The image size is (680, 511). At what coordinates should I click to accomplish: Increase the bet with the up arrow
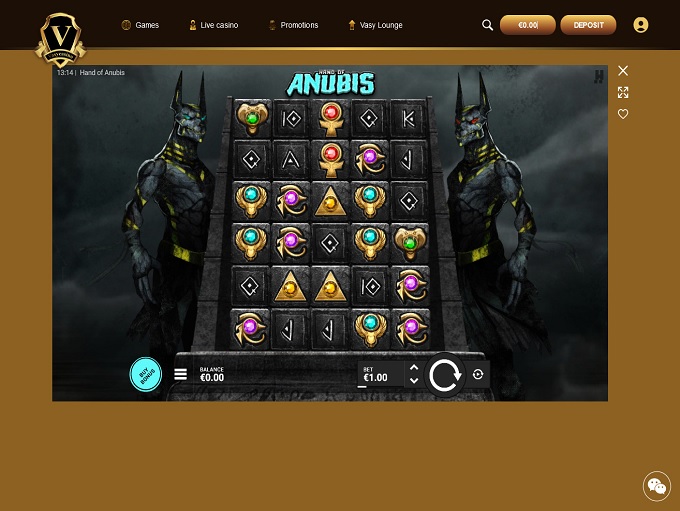(x=414, y=368)
